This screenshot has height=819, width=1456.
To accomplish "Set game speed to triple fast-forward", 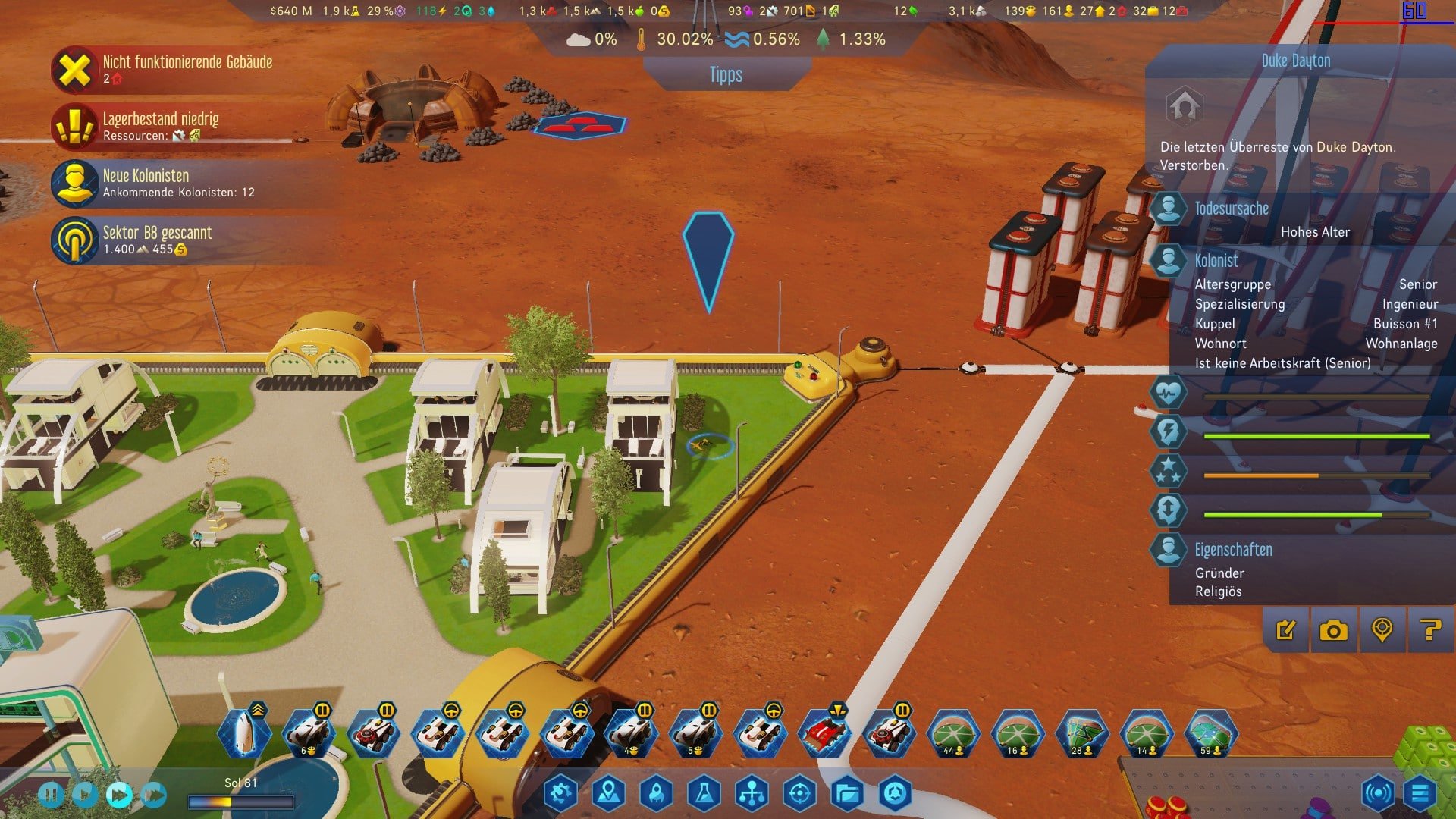I will click(152, 795).
